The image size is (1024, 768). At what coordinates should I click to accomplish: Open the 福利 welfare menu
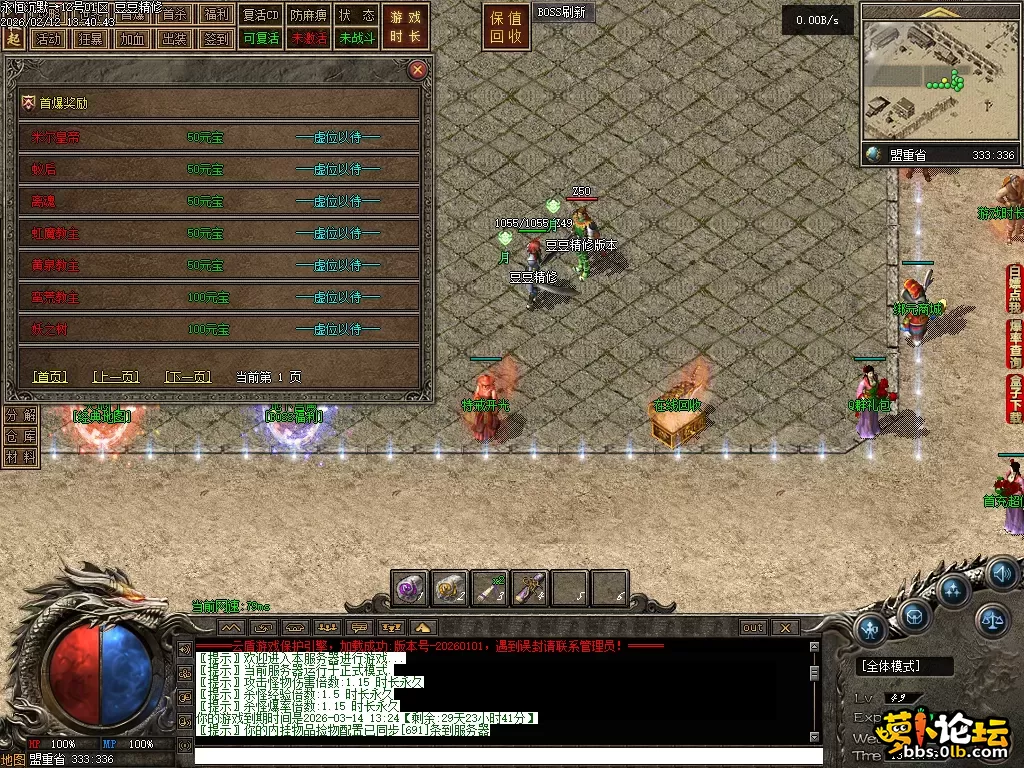[x=215, y=15]
